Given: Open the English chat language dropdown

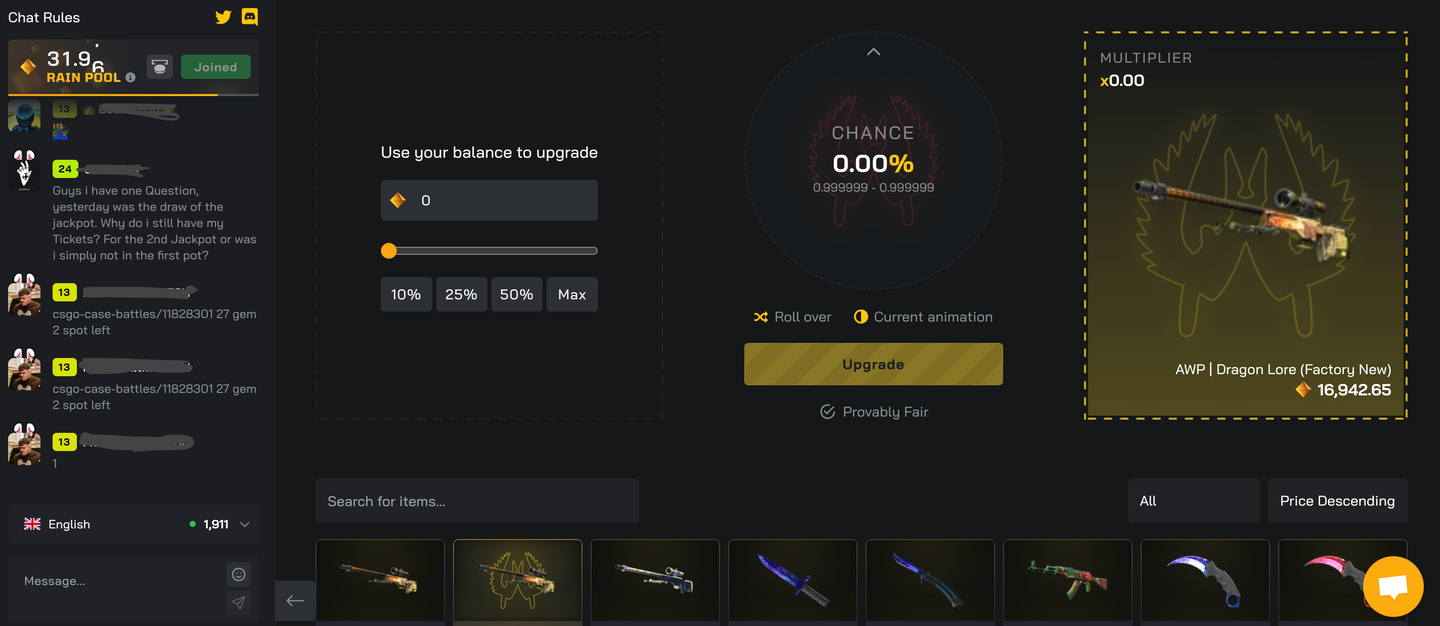Looking at the screenshot, I should [134, 524].
